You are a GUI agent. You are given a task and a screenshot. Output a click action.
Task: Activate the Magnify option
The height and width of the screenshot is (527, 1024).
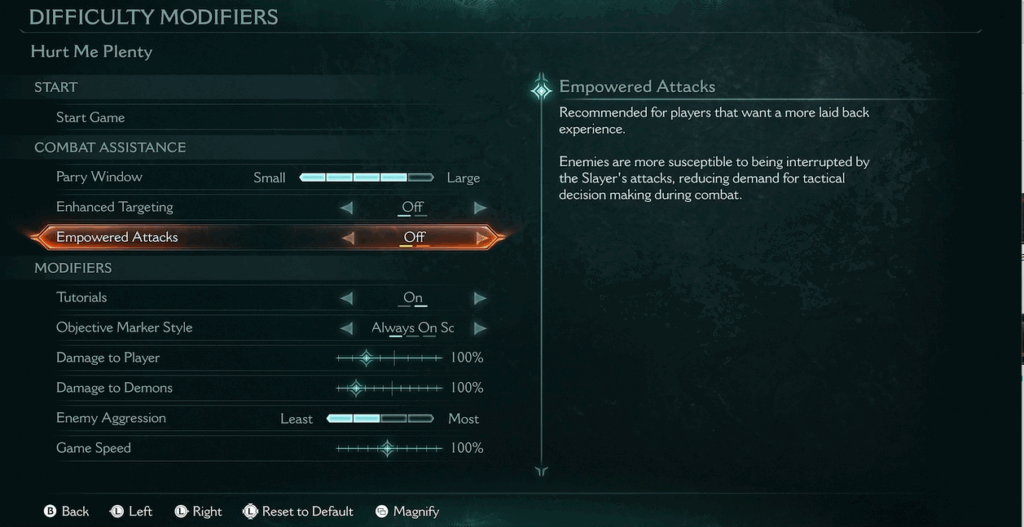(x=407, y=512)
